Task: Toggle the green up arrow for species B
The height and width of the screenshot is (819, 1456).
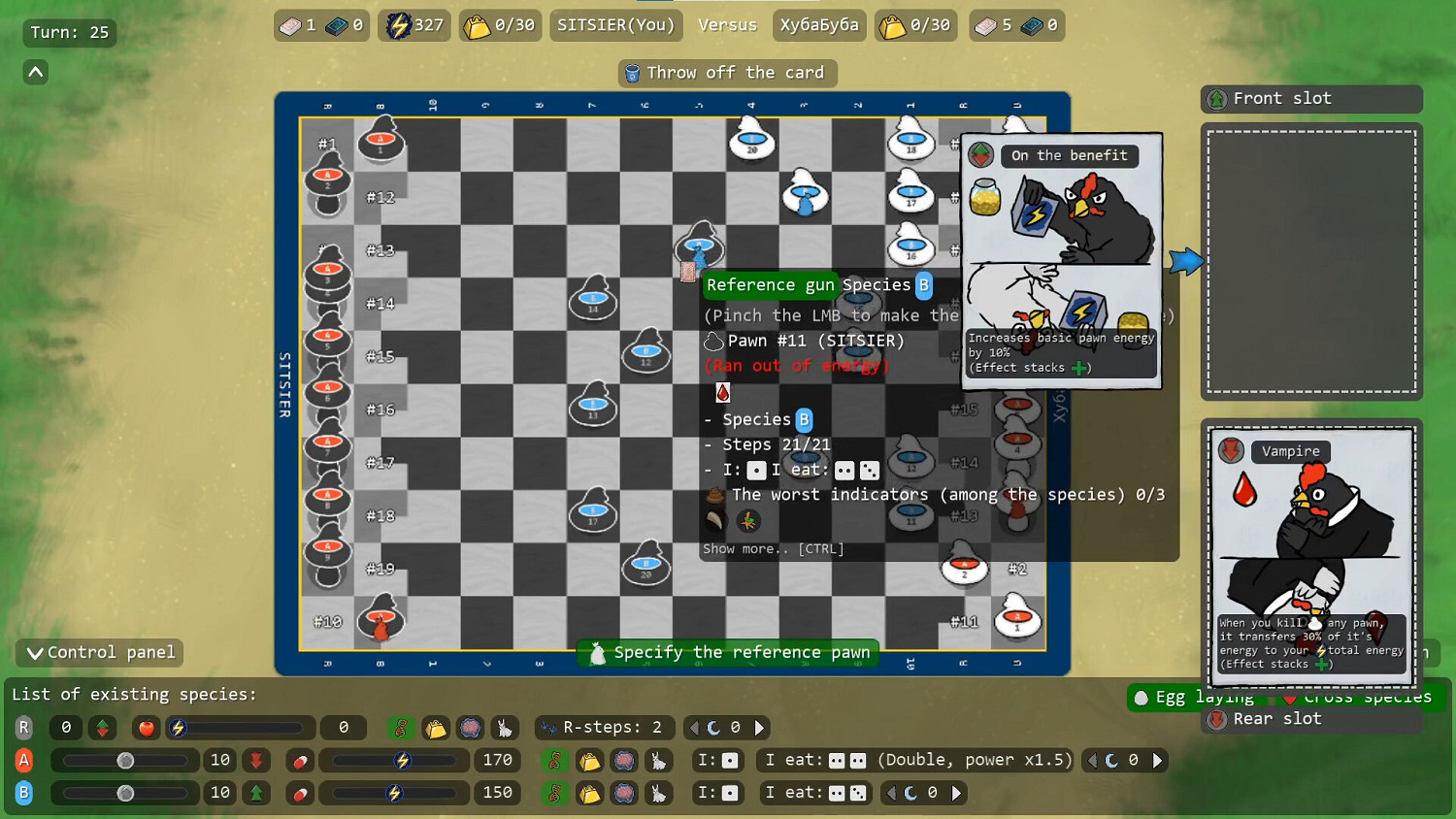Action: [x=256, y=793]
